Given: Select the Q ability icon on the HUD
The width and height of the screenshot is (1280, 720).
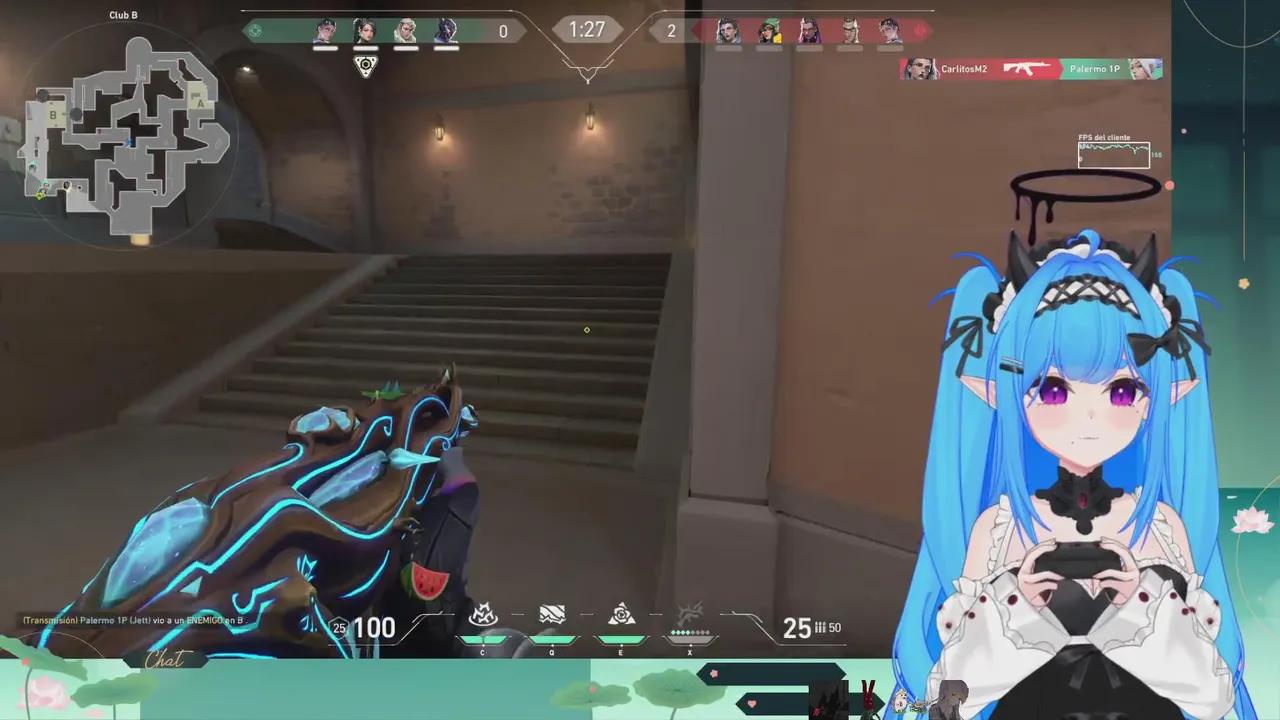Looking at the screenshot, I should tap(551, 613).
